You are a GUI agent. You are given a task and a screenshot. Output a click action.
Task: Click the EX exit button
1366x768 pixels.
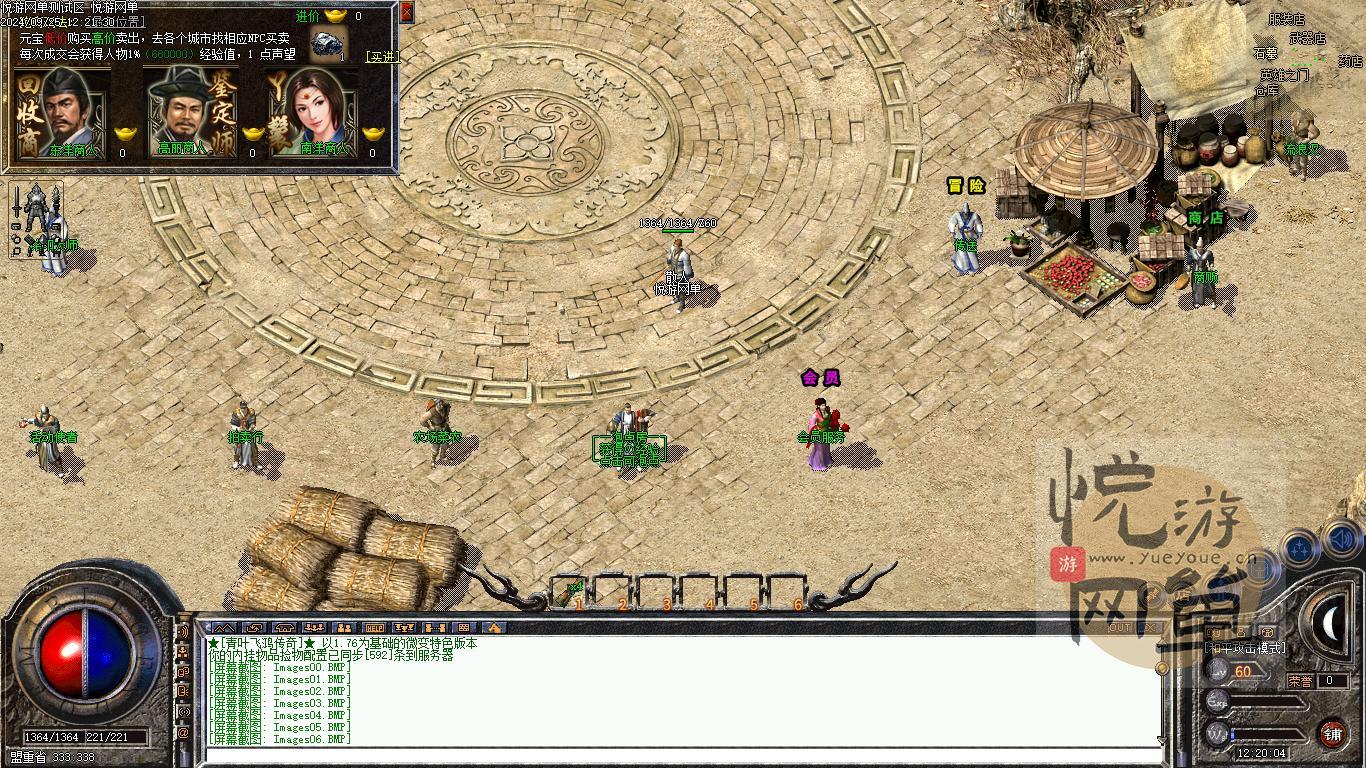pyautogui.click(x=1151, y=627)
